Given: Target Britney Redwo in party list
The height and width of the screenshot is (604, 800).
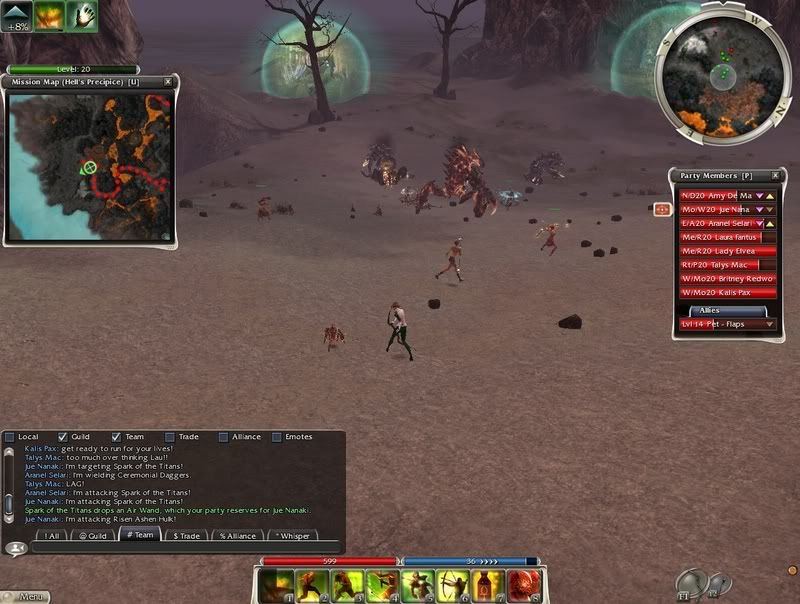Looking at the screenshot, I should click(x=727, y=278).
